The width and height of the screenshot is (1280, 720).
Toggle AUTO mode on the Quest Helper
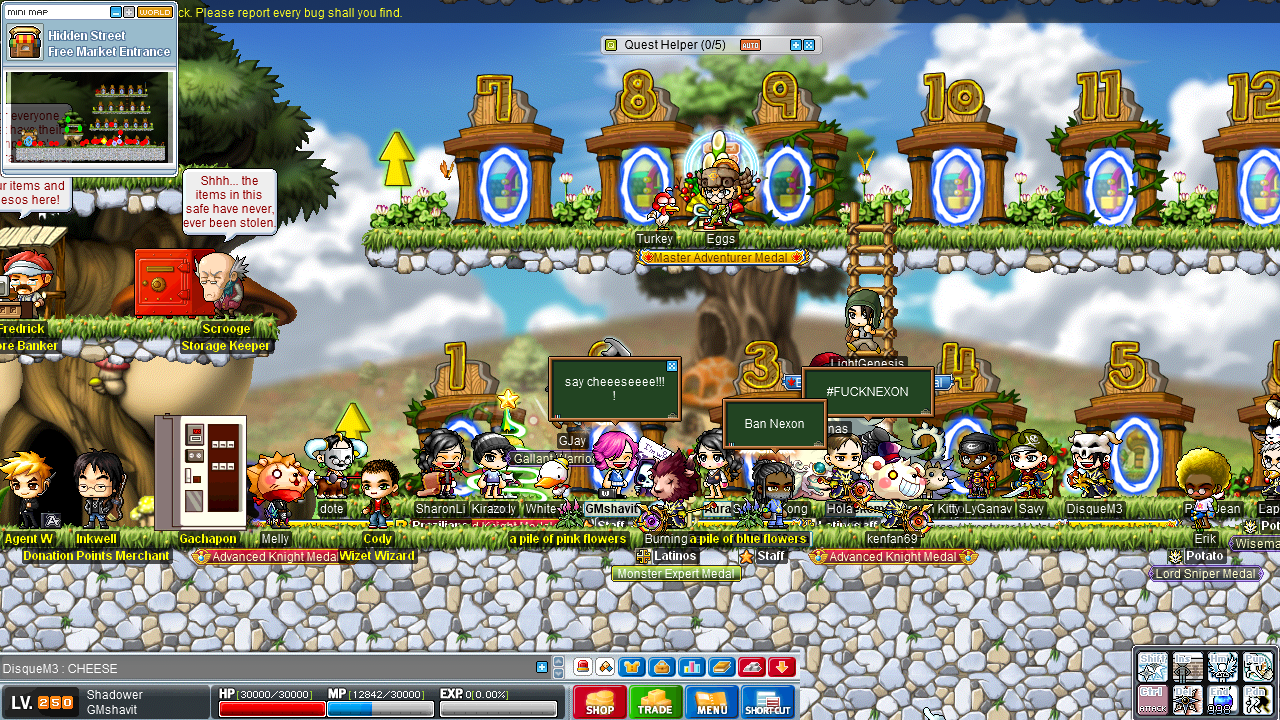click(x=750, y=45)
